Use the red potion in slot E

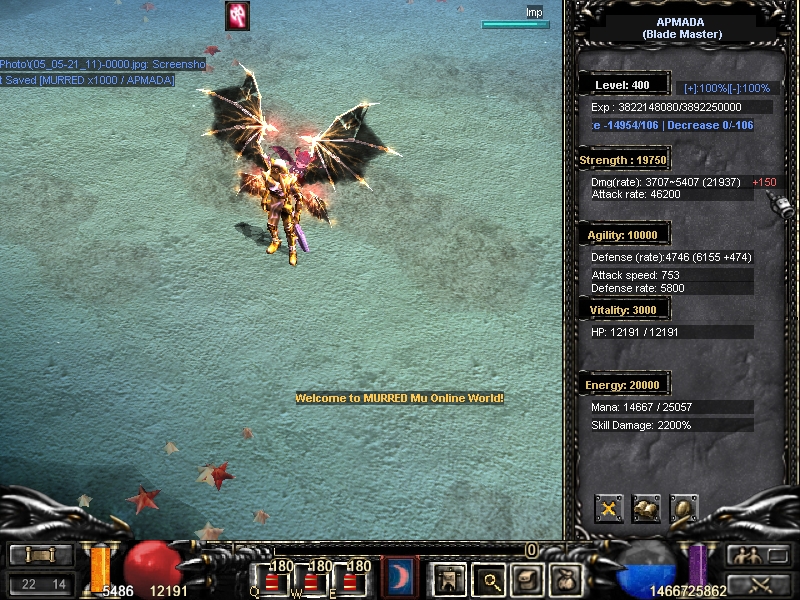(x=353, y=581)
